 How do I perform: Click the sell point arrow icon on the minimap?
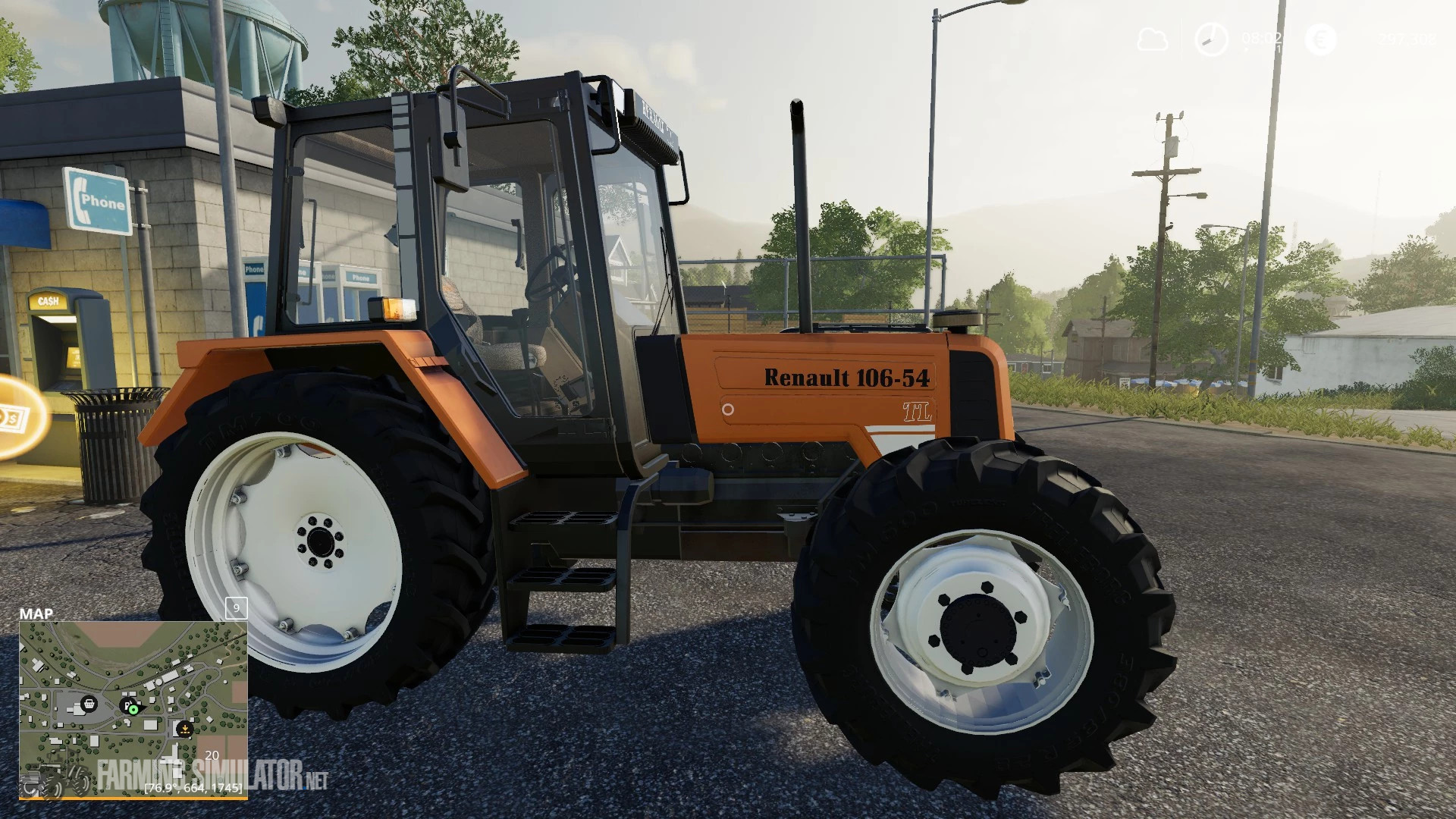tap(185, 730)
